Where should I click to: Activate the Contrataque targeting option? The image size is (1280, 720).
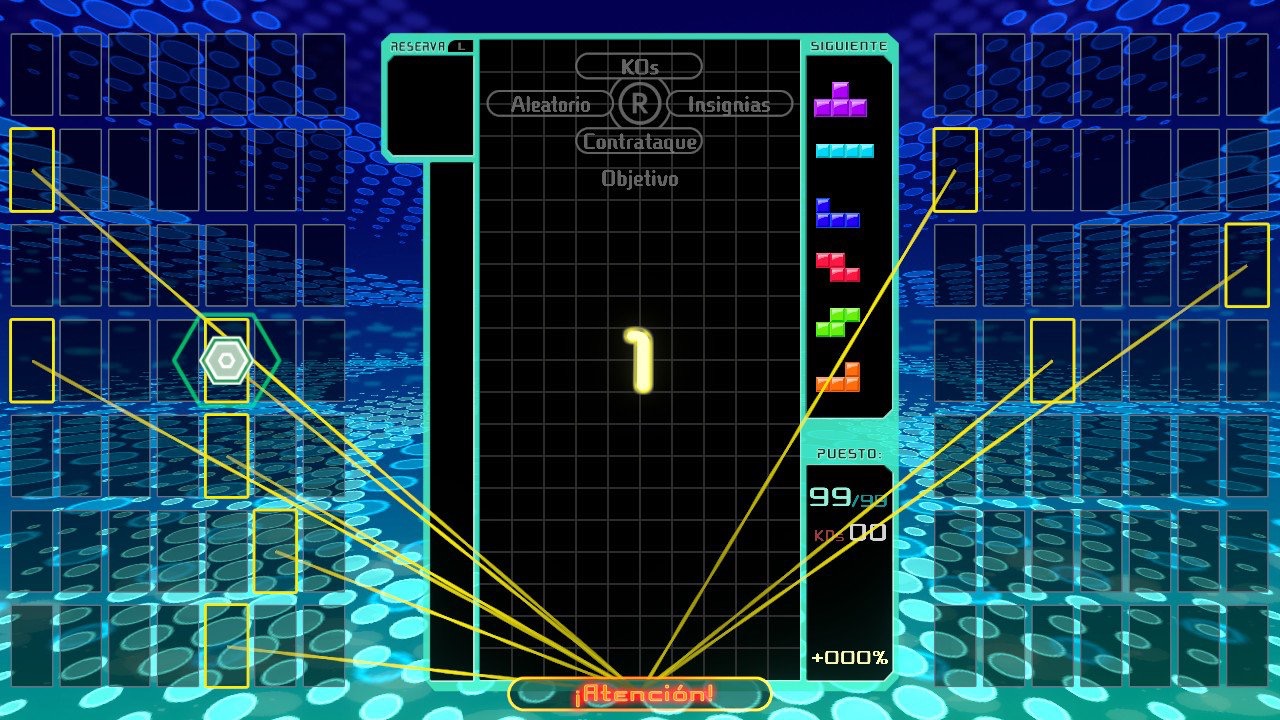coord(639,142)
